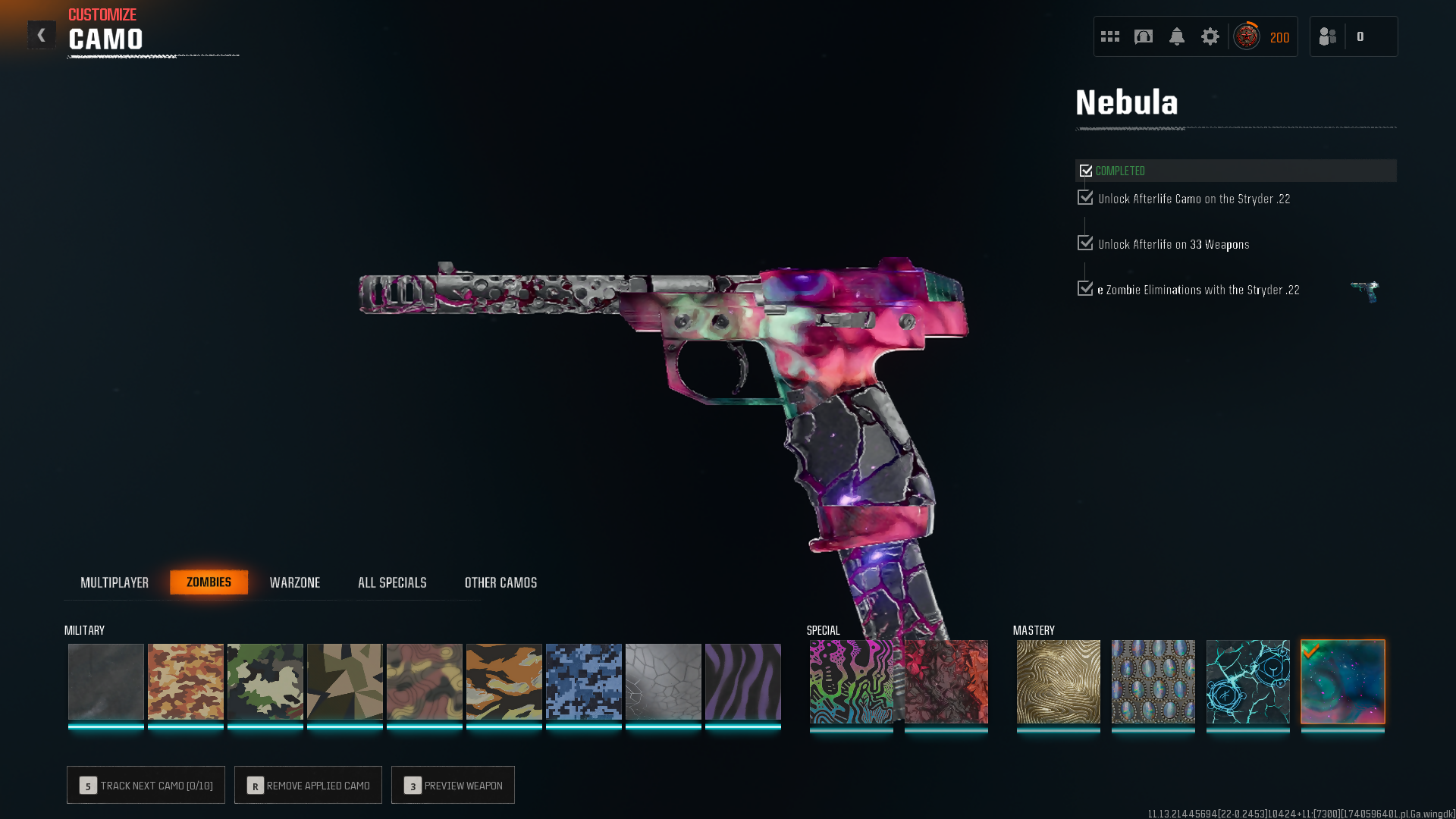Select the Zombies camo tab
Viewport: 1456px width, 819px height.
click(x=209, y=582)
